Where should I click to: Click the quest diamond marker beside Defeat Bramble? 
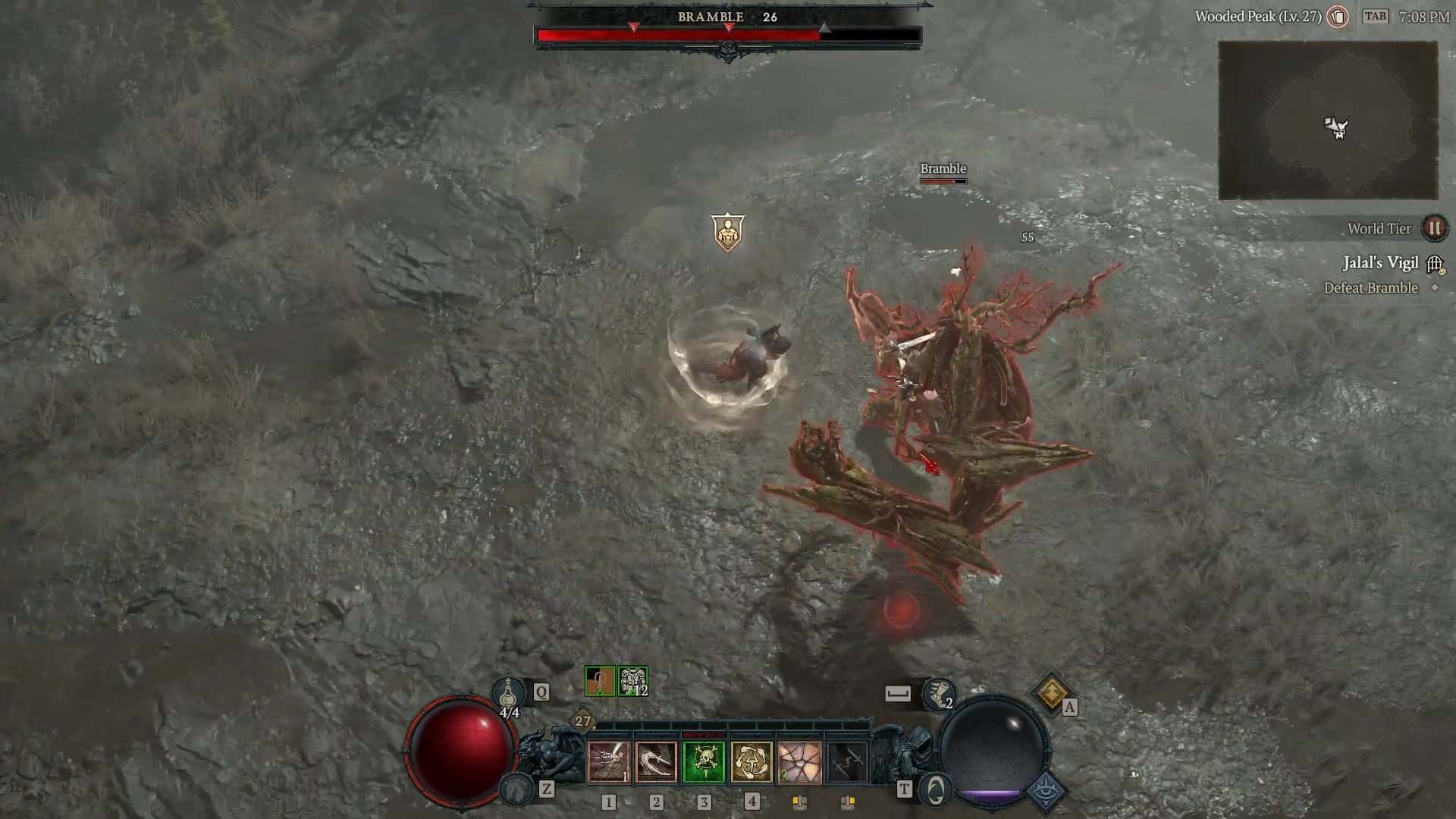[x=1433, y=288]
